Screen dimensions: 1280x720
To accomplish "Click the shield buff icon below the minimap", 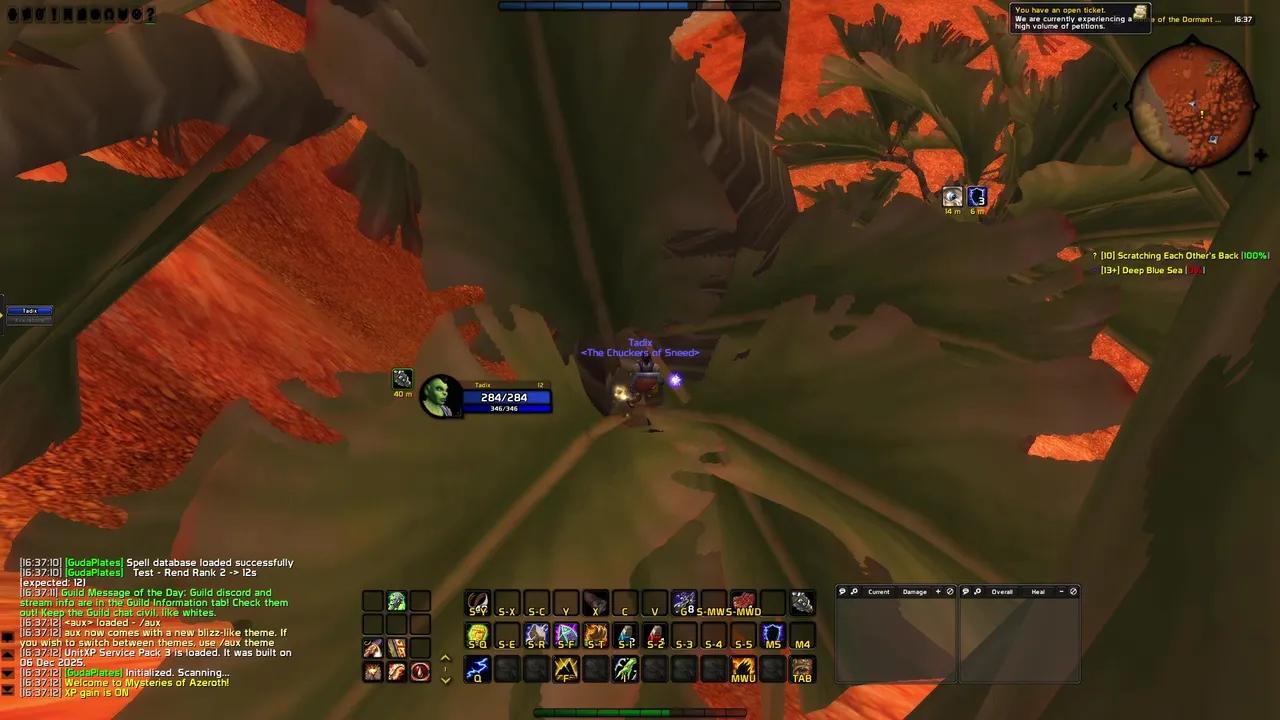I will pyautogui.click(x=977, y=196).
